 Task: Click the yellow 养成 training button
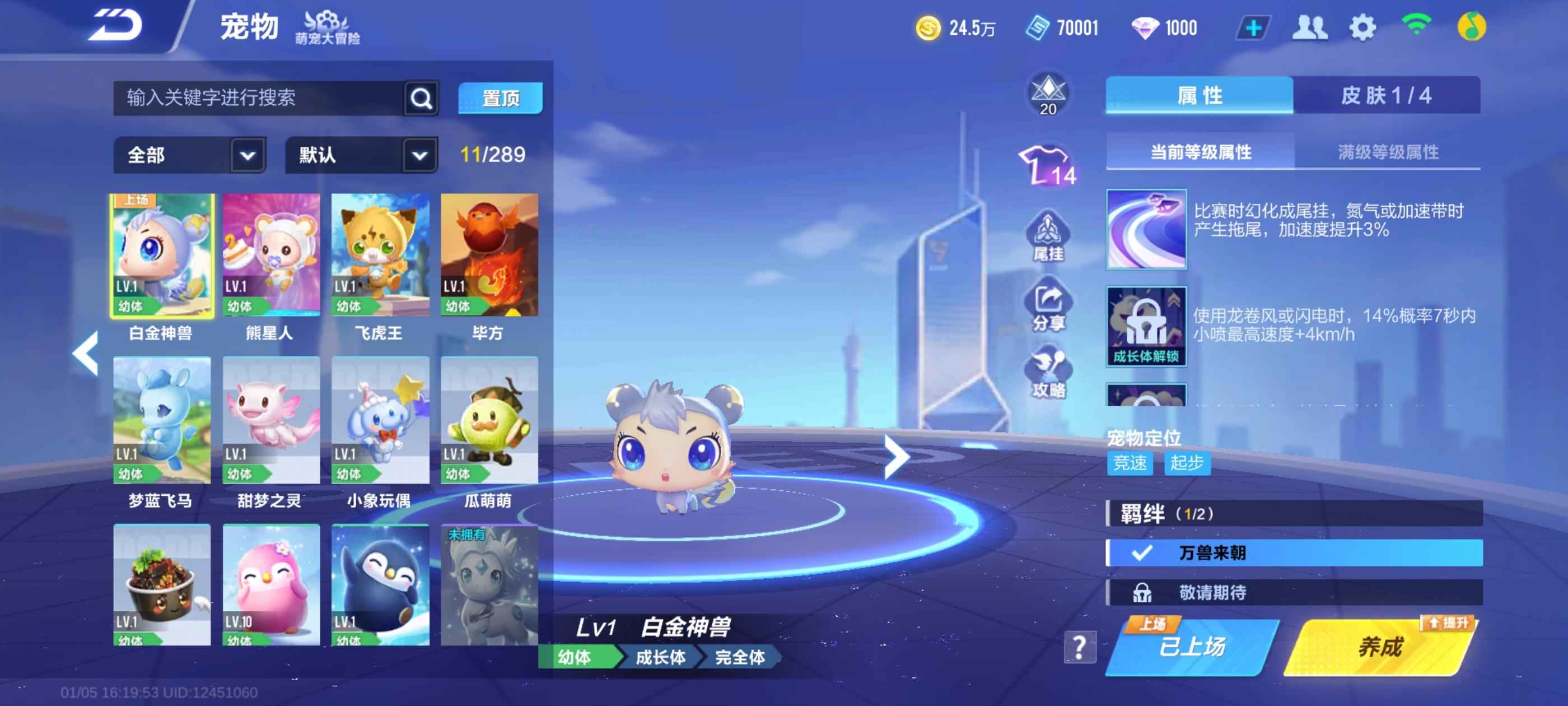[1379, 647]
